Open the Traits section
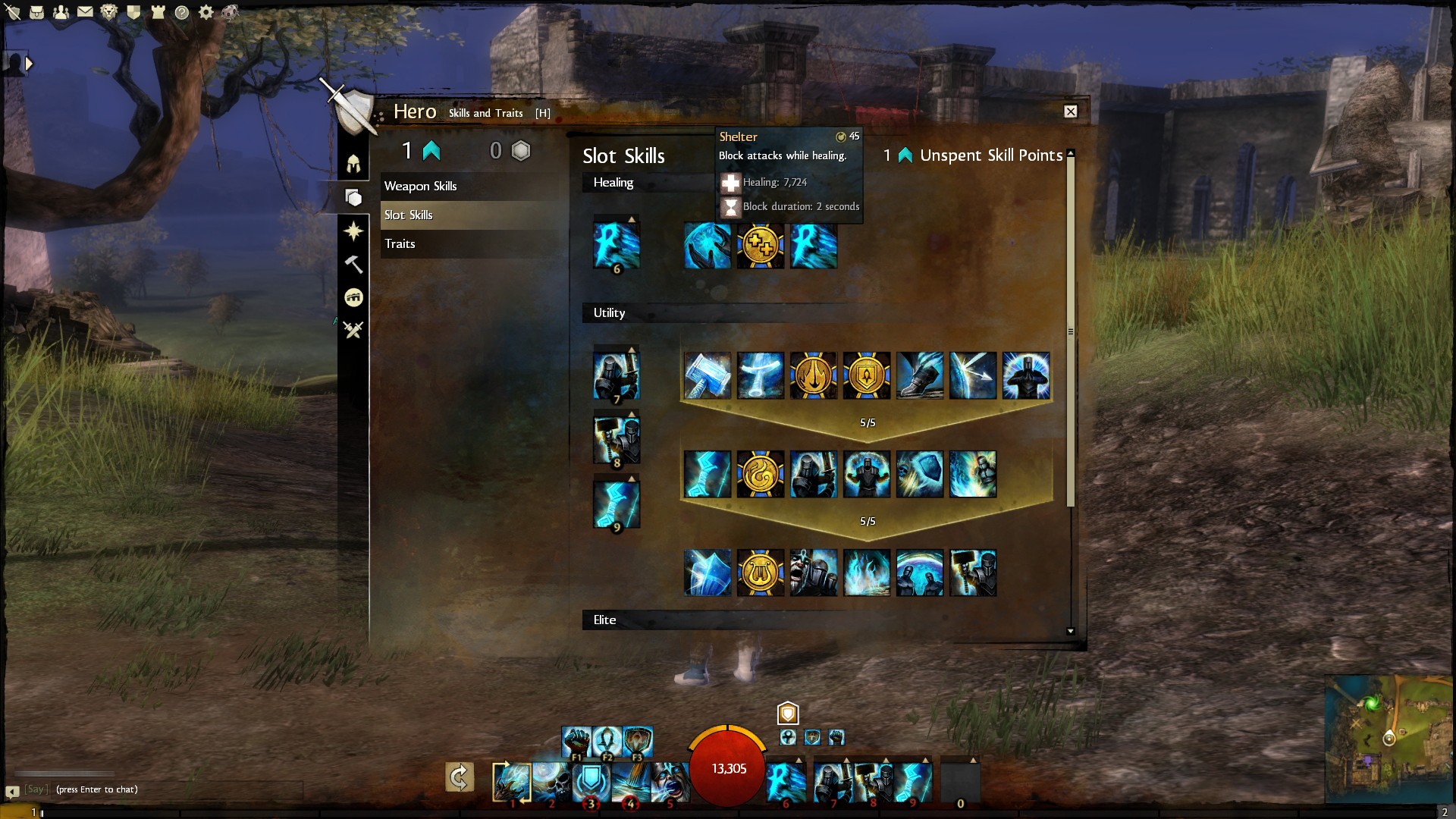 click(x=400, y=243)
